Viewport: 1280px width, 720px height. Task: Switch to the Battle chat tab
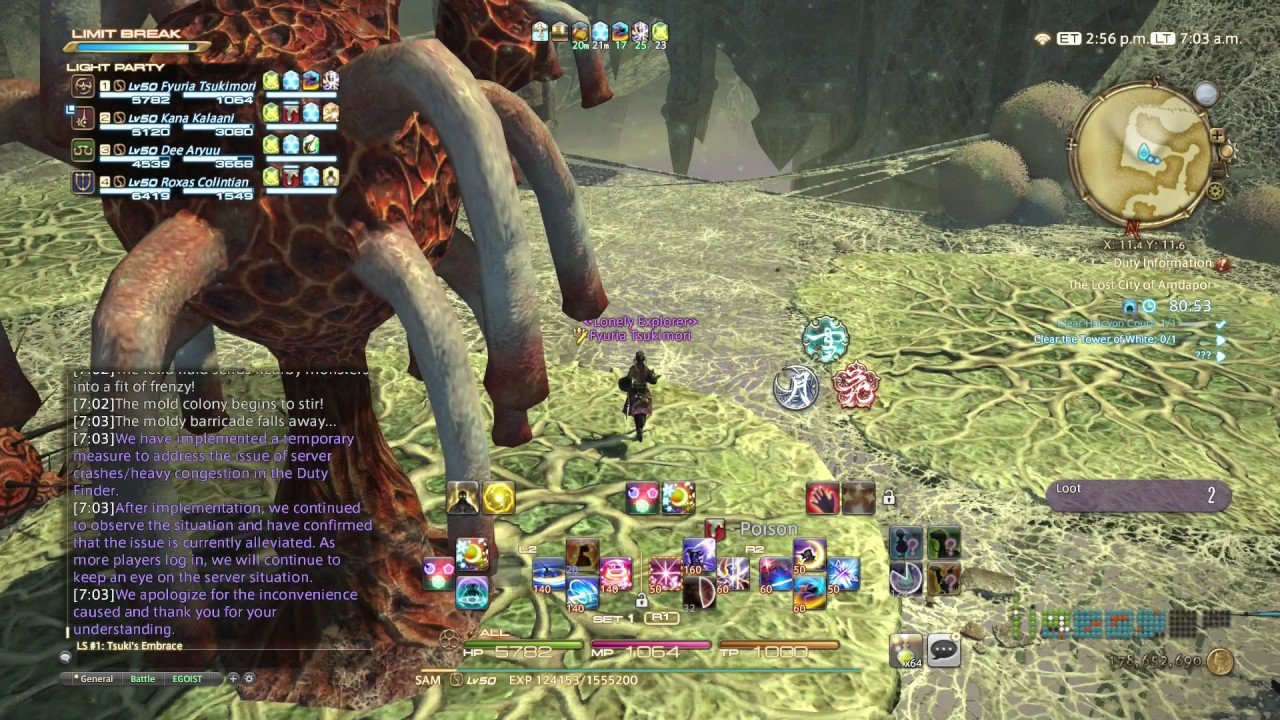click(143, 679)
